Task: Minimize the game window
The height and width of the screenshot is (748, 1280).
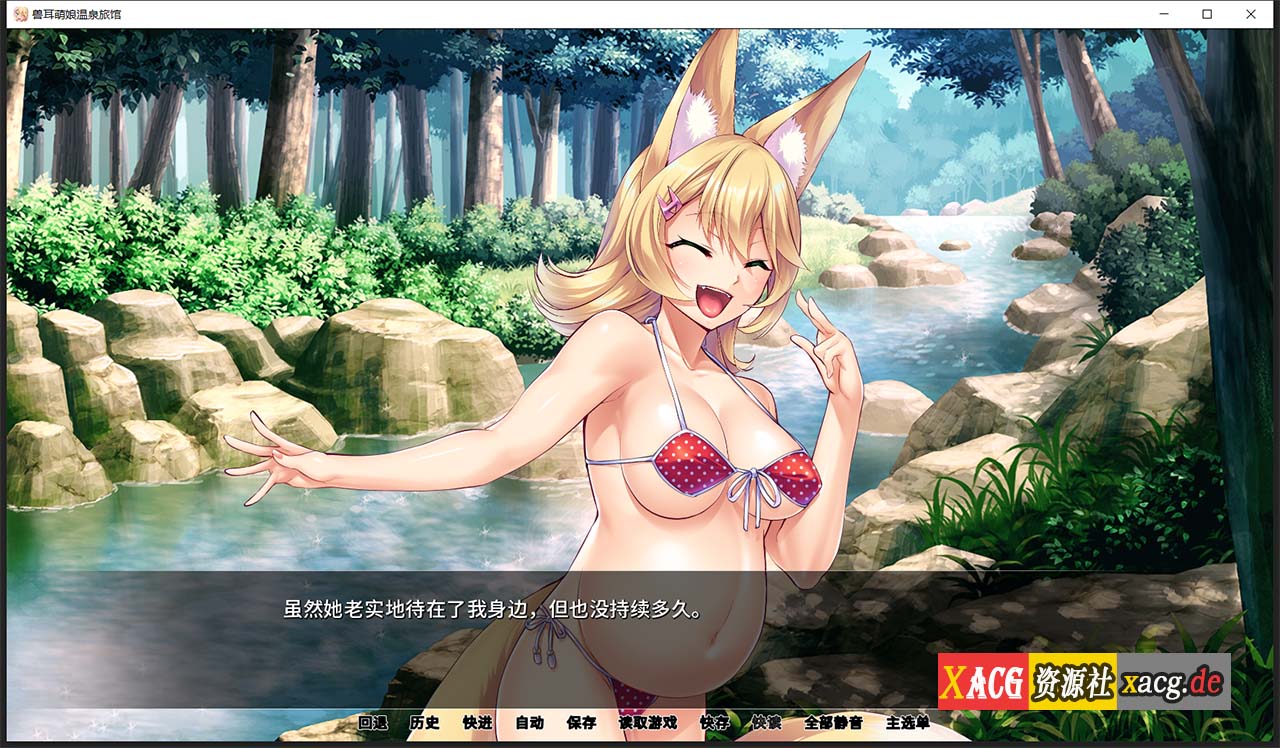Action: tap(1162, 14)
